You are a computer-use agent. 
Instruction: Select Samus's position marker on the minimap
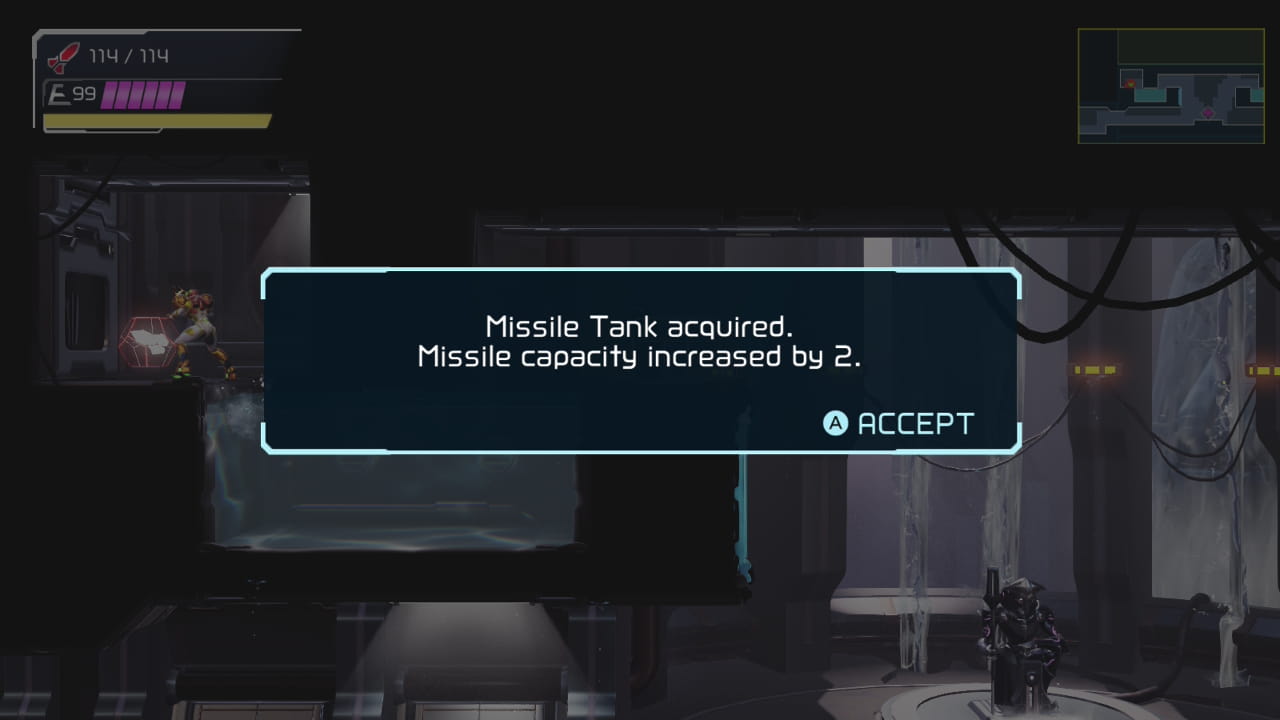click(x=1131, y=84)
